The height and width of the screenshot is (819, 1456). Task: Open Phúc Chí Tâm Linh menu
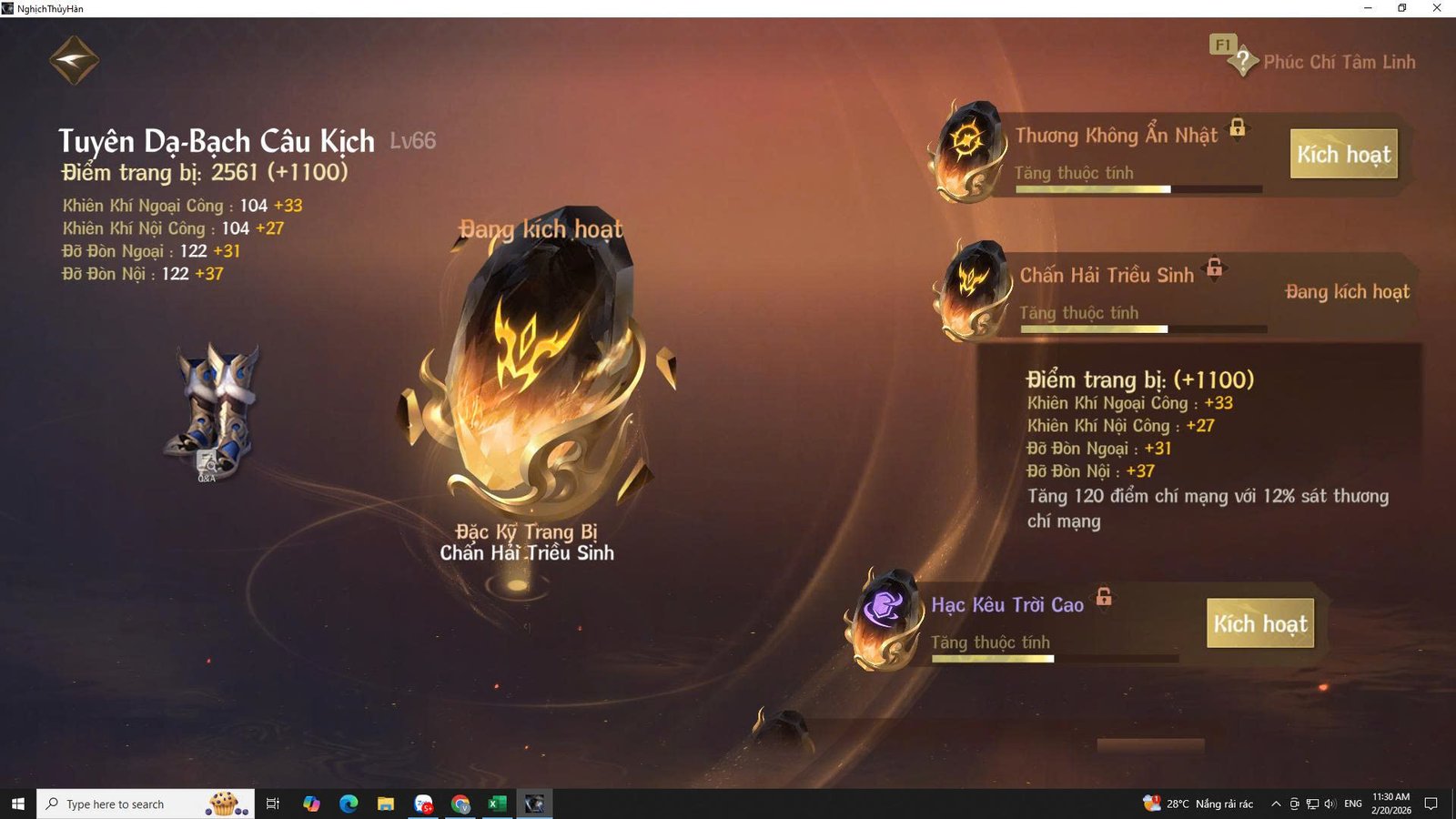pos(1340,62)
